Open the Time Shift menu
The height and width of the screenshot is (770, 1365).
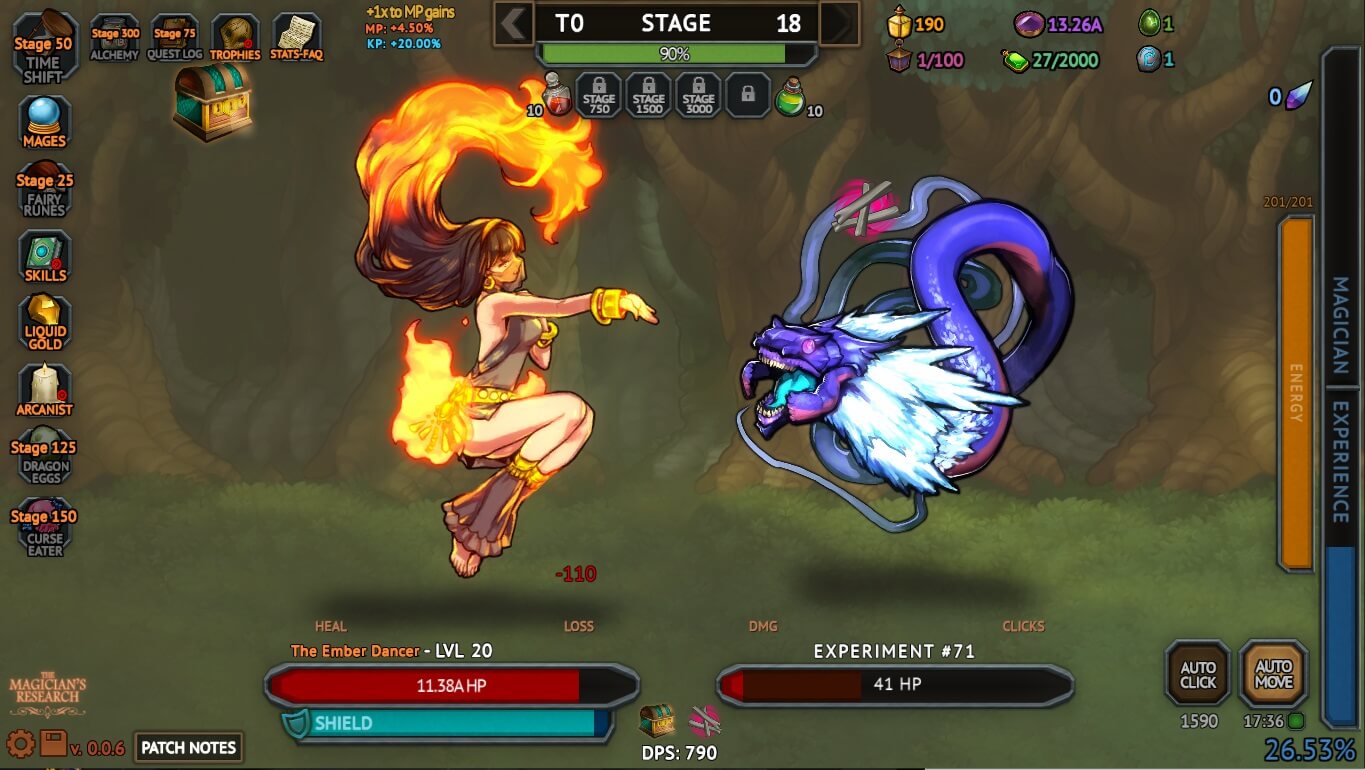coord(44,48)
